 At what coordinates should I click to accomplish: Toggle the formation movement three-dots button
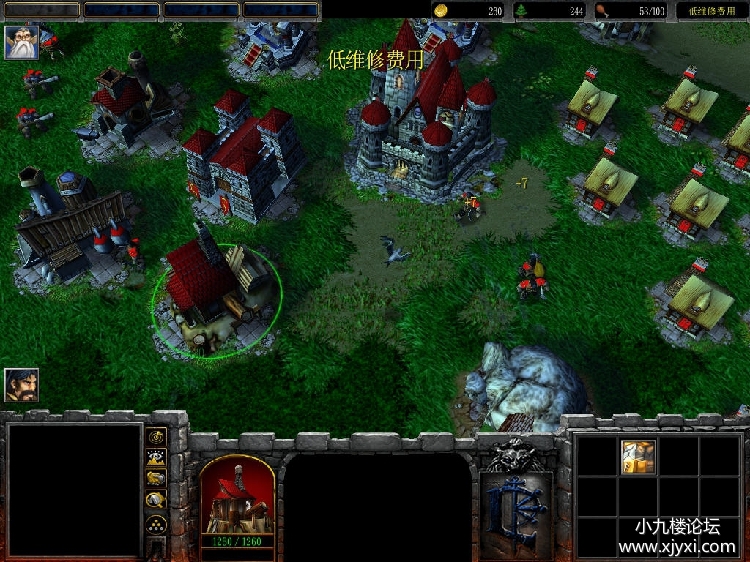(156, 524)
